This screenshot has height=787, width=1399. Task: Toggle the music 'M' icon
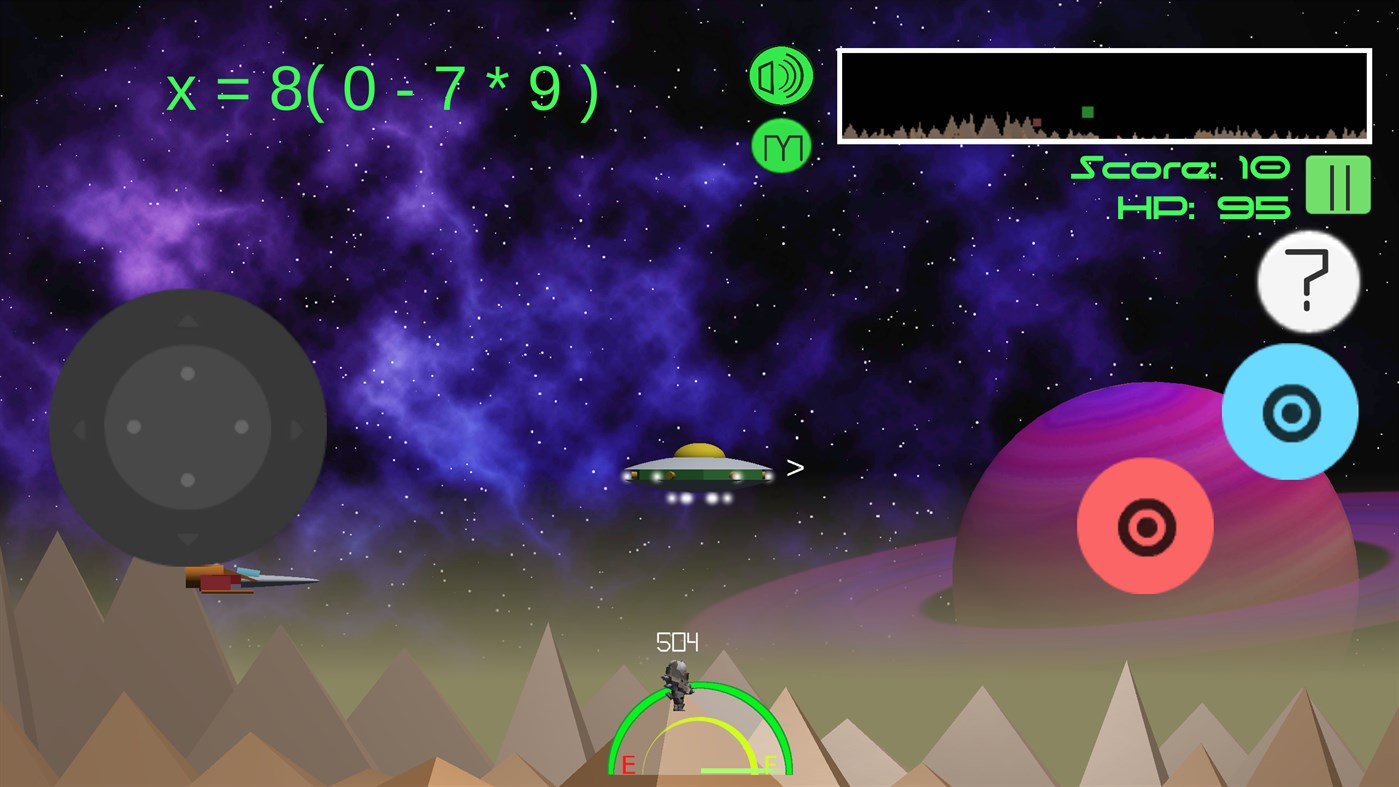point(781,146)
